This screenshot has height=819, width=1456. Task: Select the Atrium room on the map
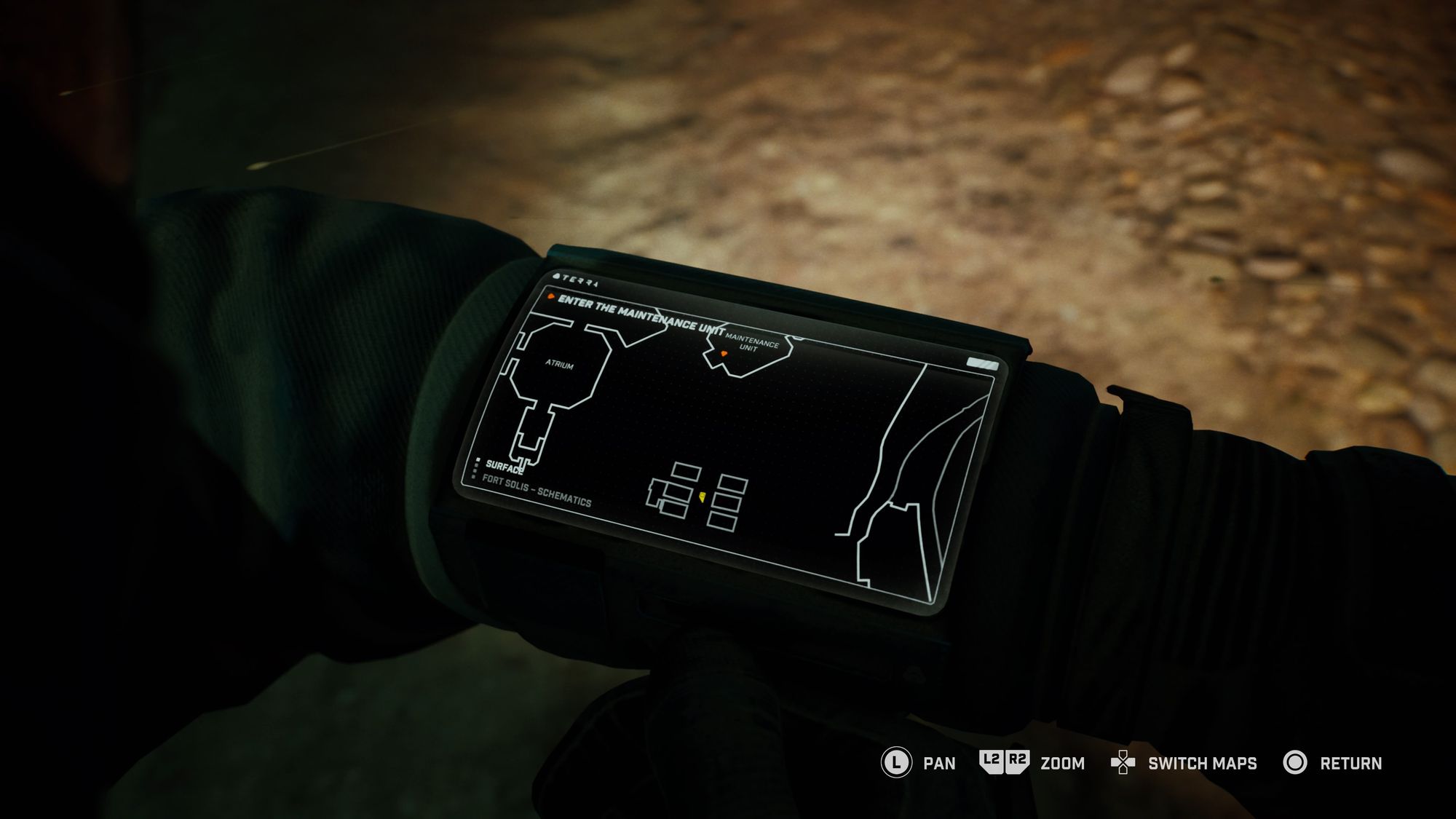pos(561,365)
